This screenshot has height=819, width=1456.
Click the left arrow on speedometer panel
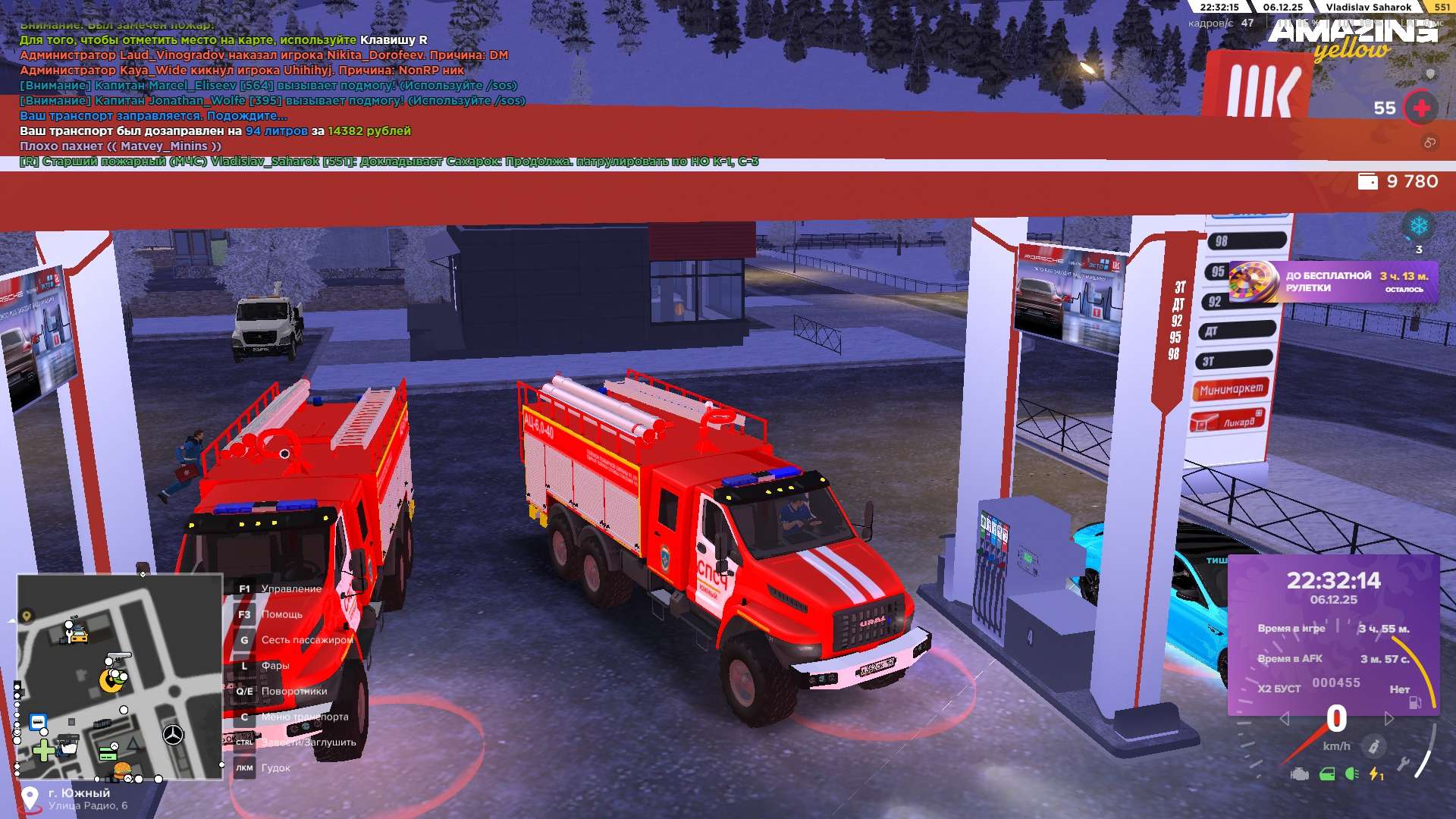(1284, 718)
